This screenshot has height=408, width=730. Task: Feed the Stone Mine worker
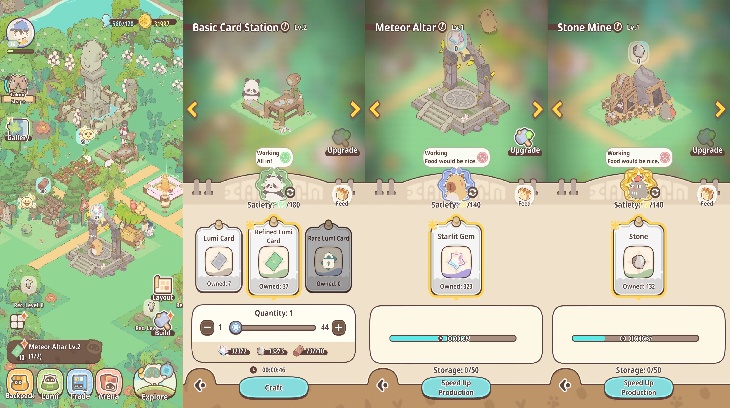pos(706,195)
